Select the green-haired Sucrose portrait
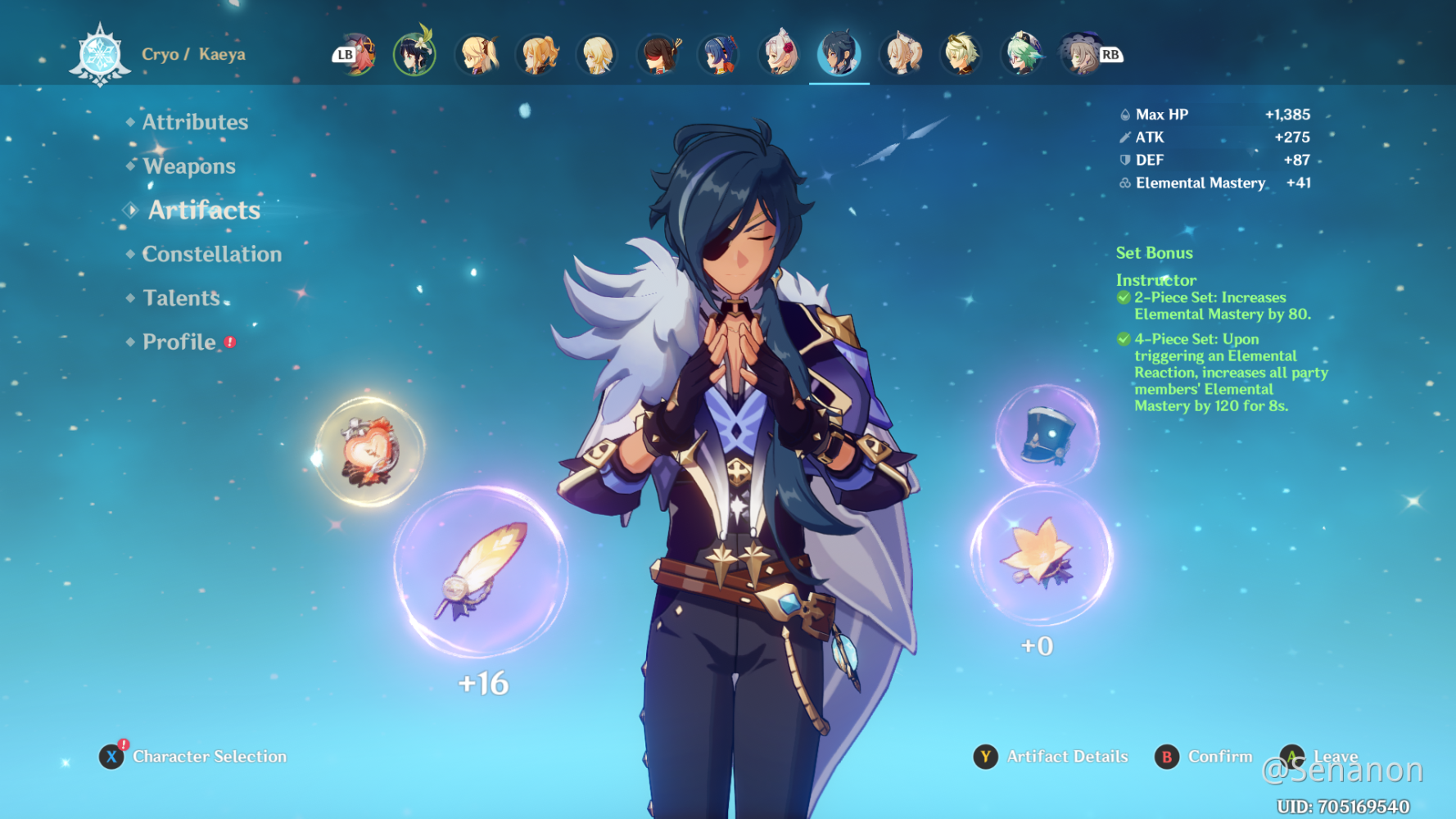Viewport: 1456px width, 819px height. 1024,53
